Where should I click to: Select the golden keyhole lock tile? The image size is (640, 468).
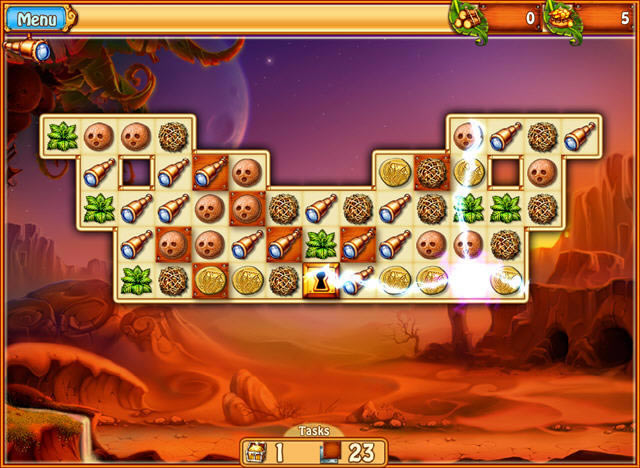click(321, 281)
